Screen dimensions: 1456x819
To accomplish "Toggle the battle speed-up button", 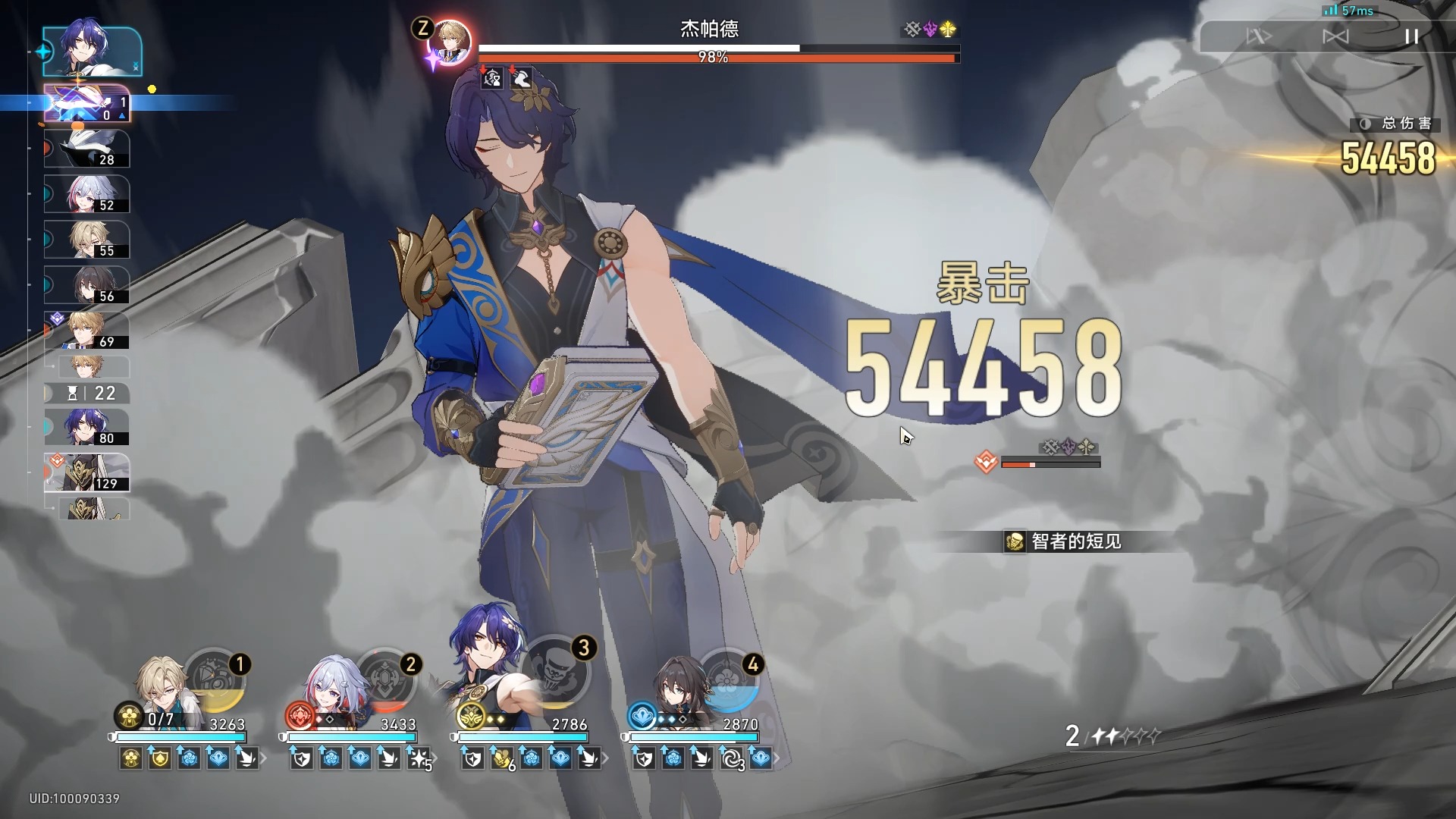I will tap(1259, 36).
